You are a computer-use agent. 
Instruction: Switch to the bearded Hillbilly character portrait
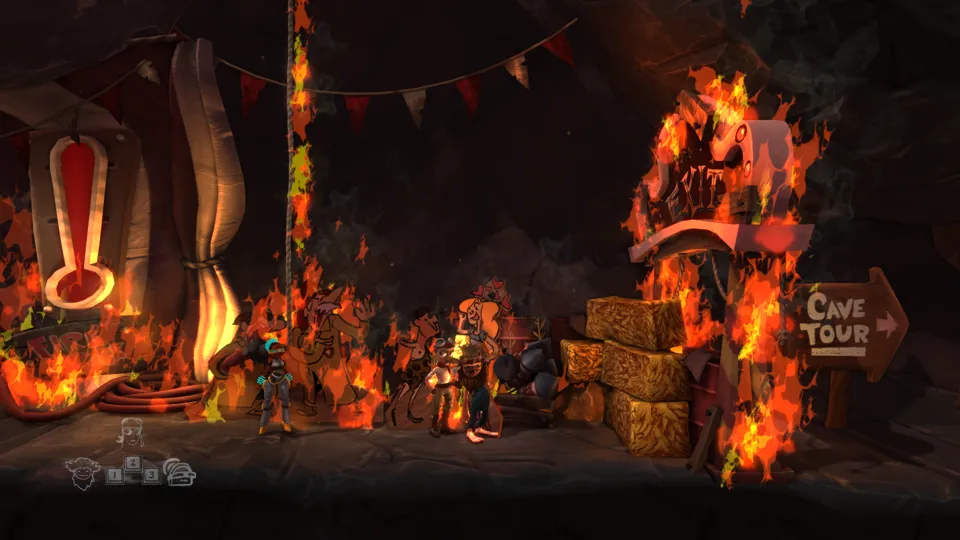click(x=81, y=471)
